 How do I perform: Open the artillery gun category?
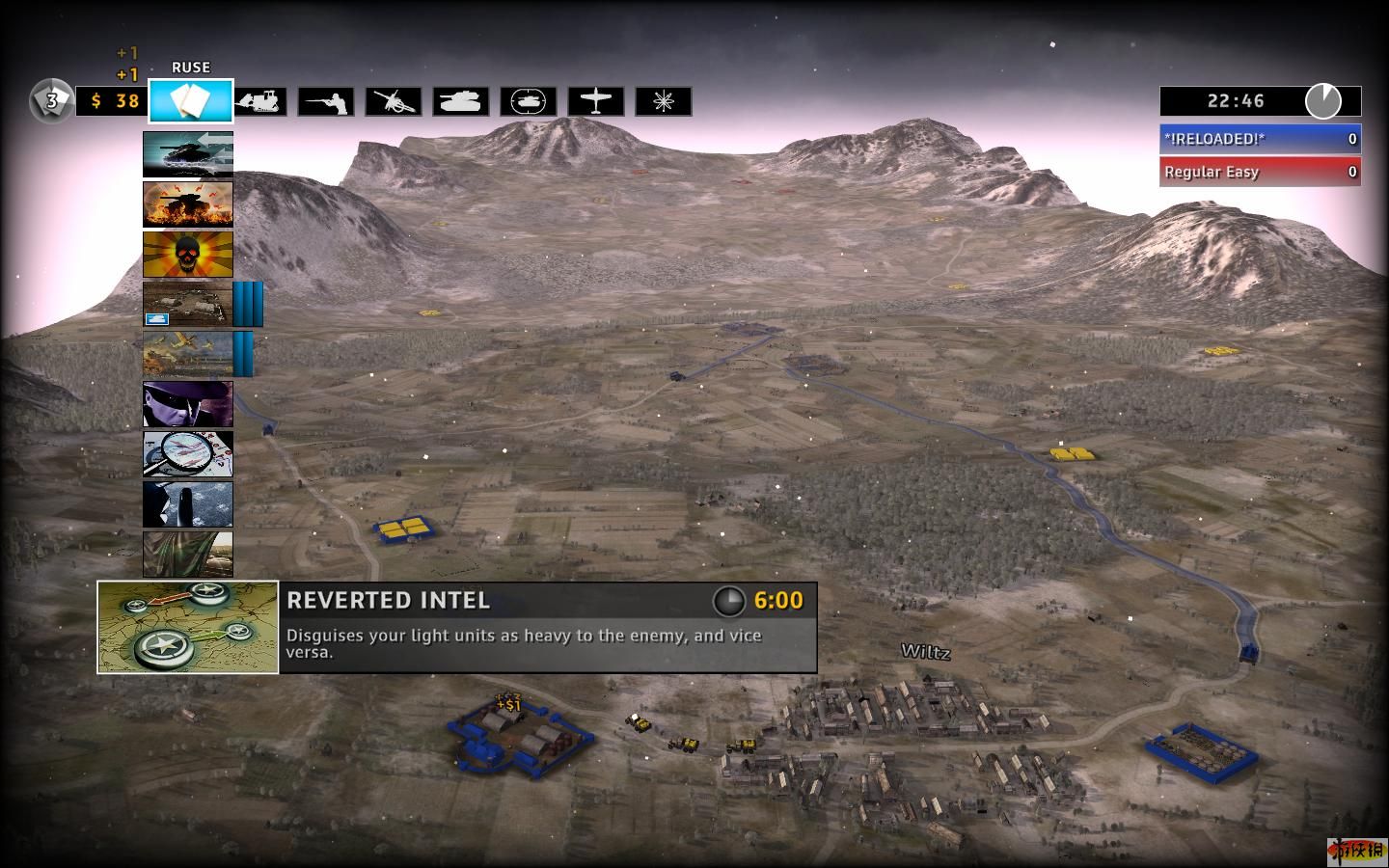394,101
